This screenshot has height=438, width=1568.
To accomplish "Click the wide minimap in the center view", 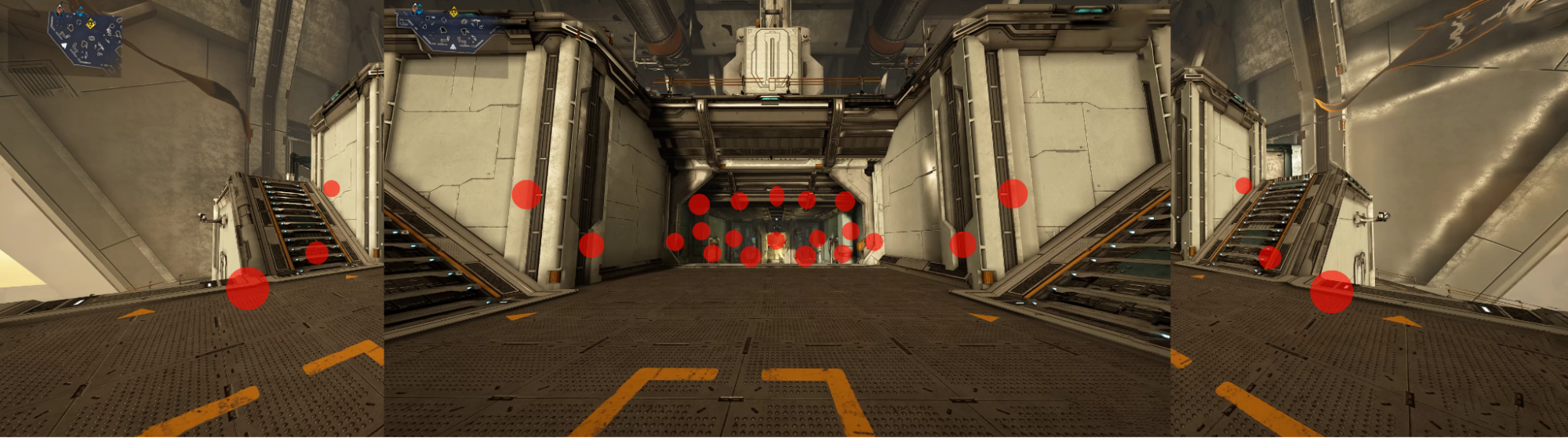I will click(x=448, y=30).
